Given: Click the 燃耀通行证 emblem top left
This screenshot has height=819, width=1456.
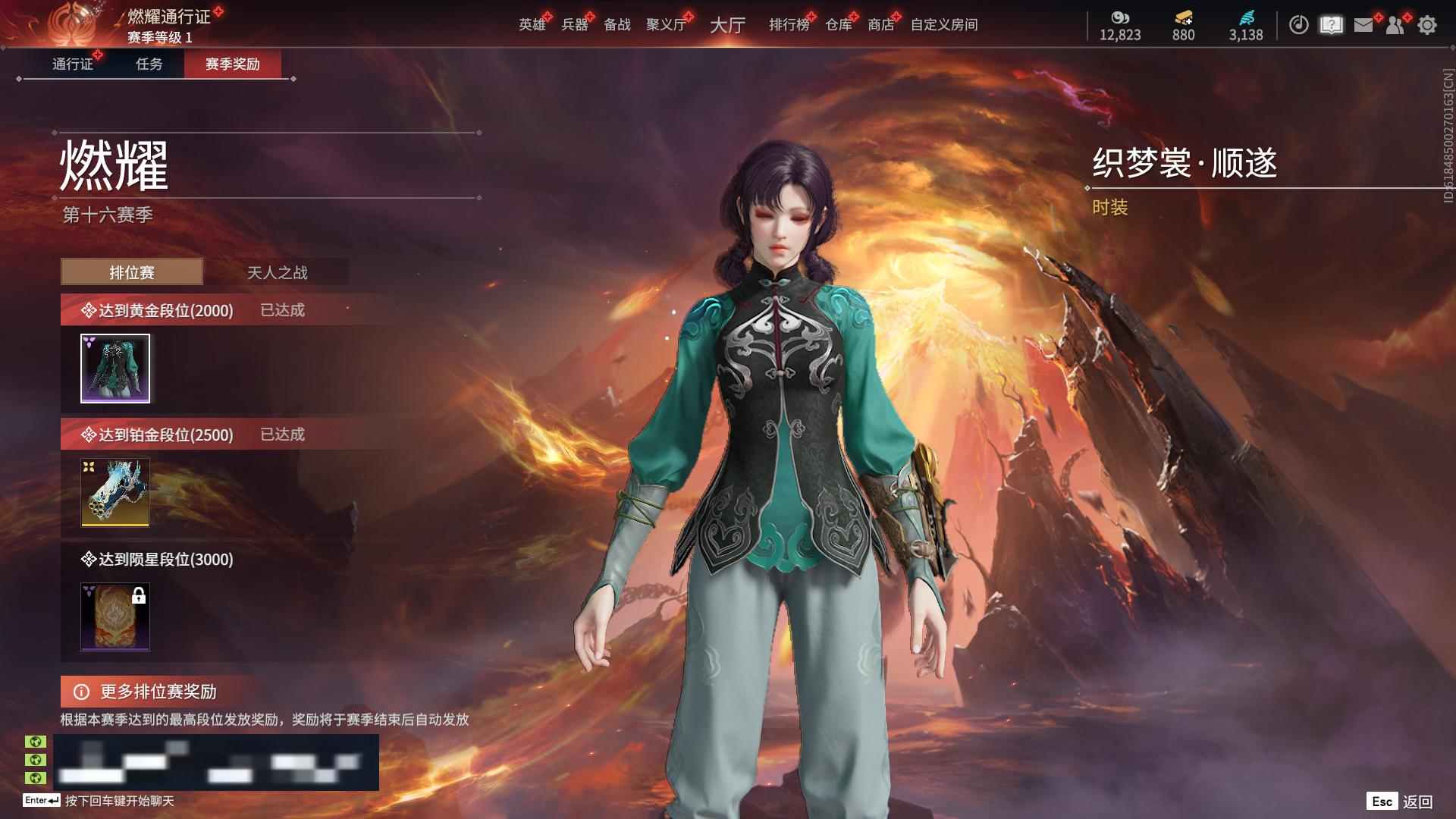Looking at the screenshot, I should [74, 23].
